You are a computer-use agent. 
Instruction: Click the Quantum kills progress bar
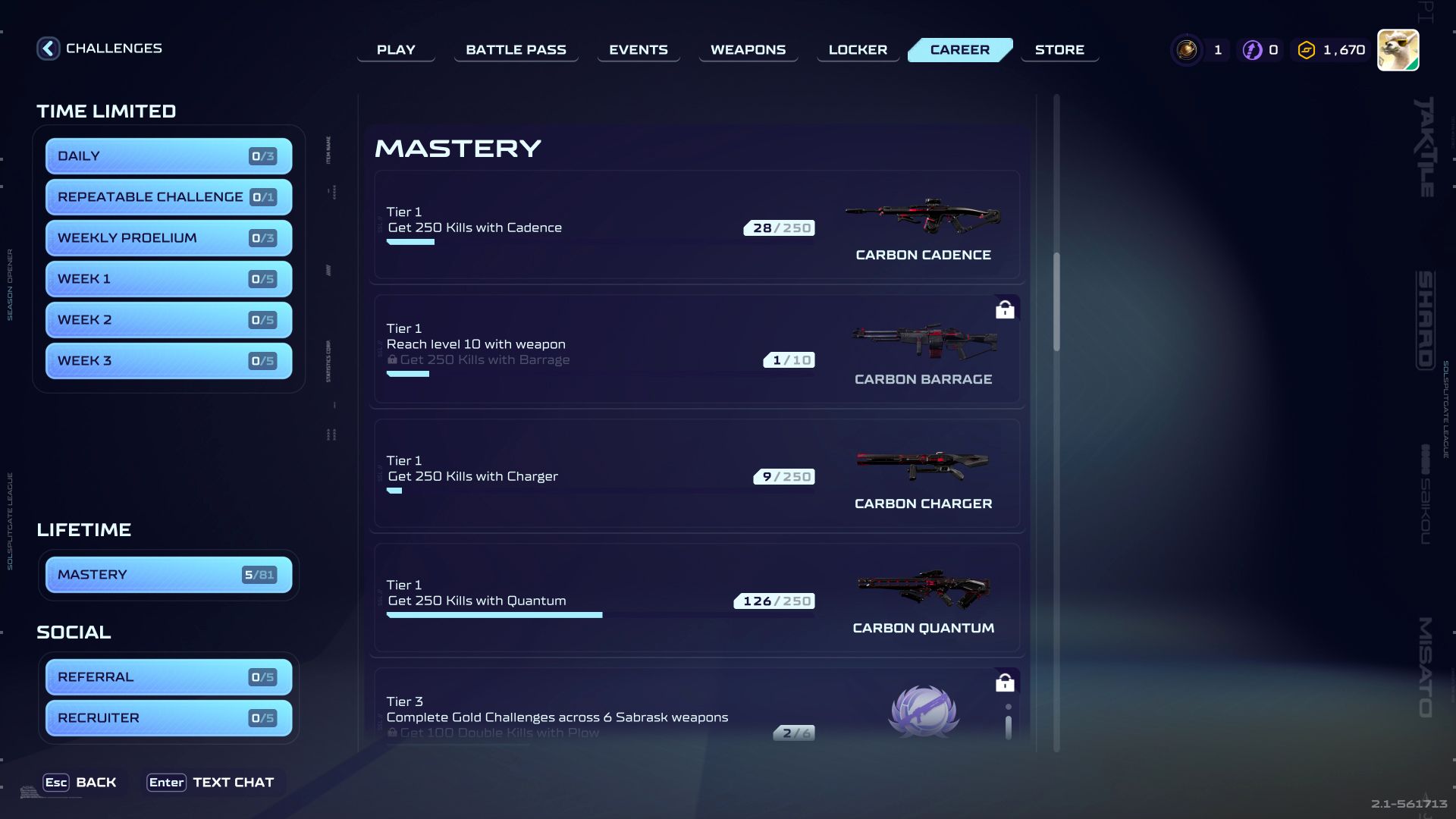[494, 614]
